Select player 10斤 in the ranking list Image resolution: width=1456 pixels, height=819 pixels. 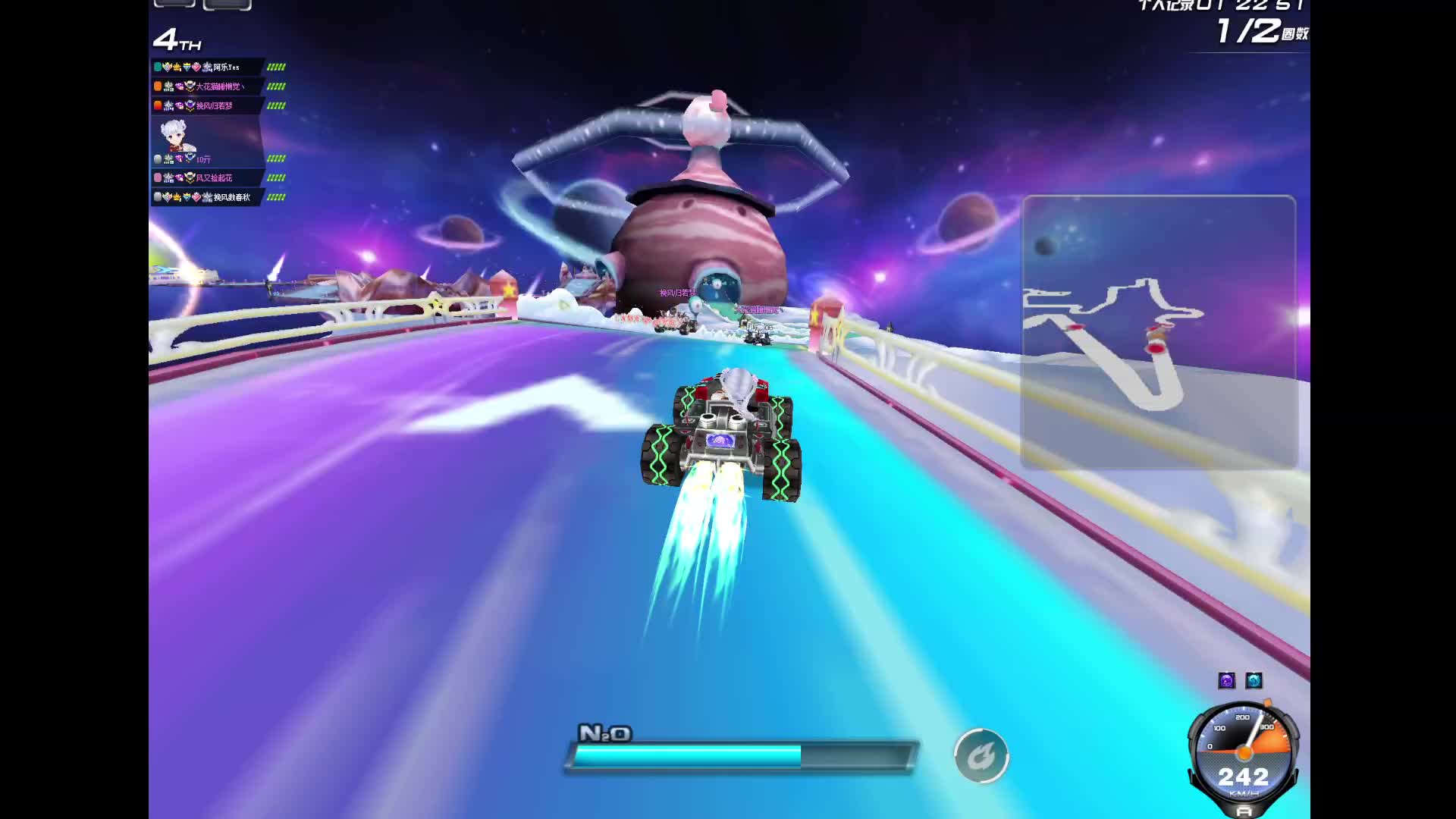(203, 159)
